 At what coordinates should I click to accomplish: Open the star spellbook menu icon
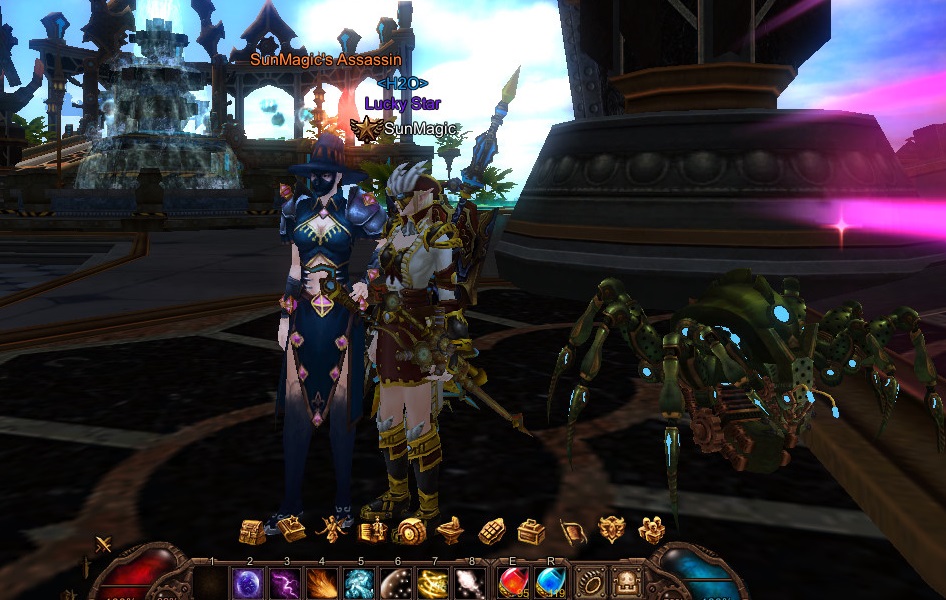[291, 528]
